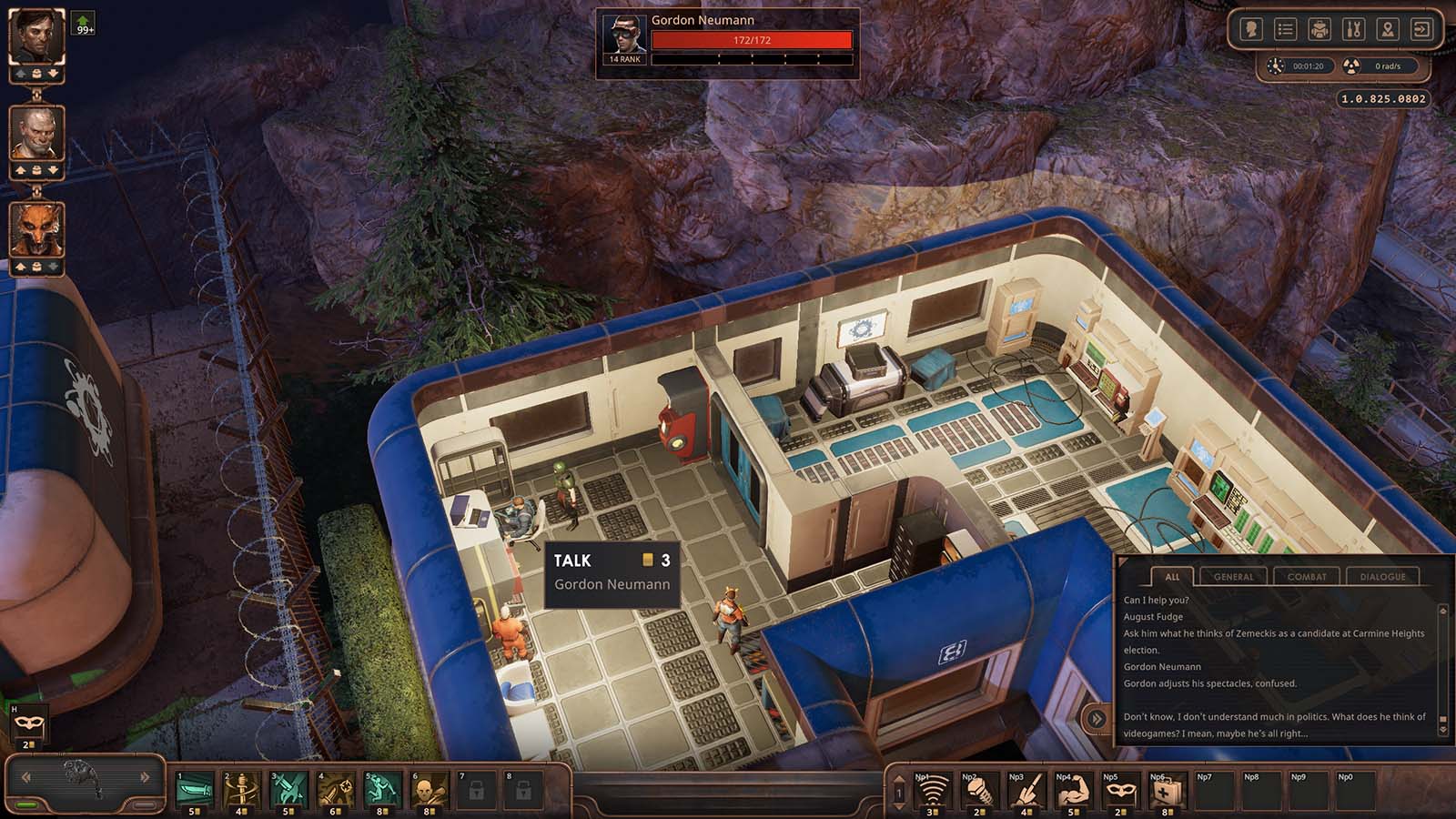Click the green level-up arrow icon

coord(84,23)
